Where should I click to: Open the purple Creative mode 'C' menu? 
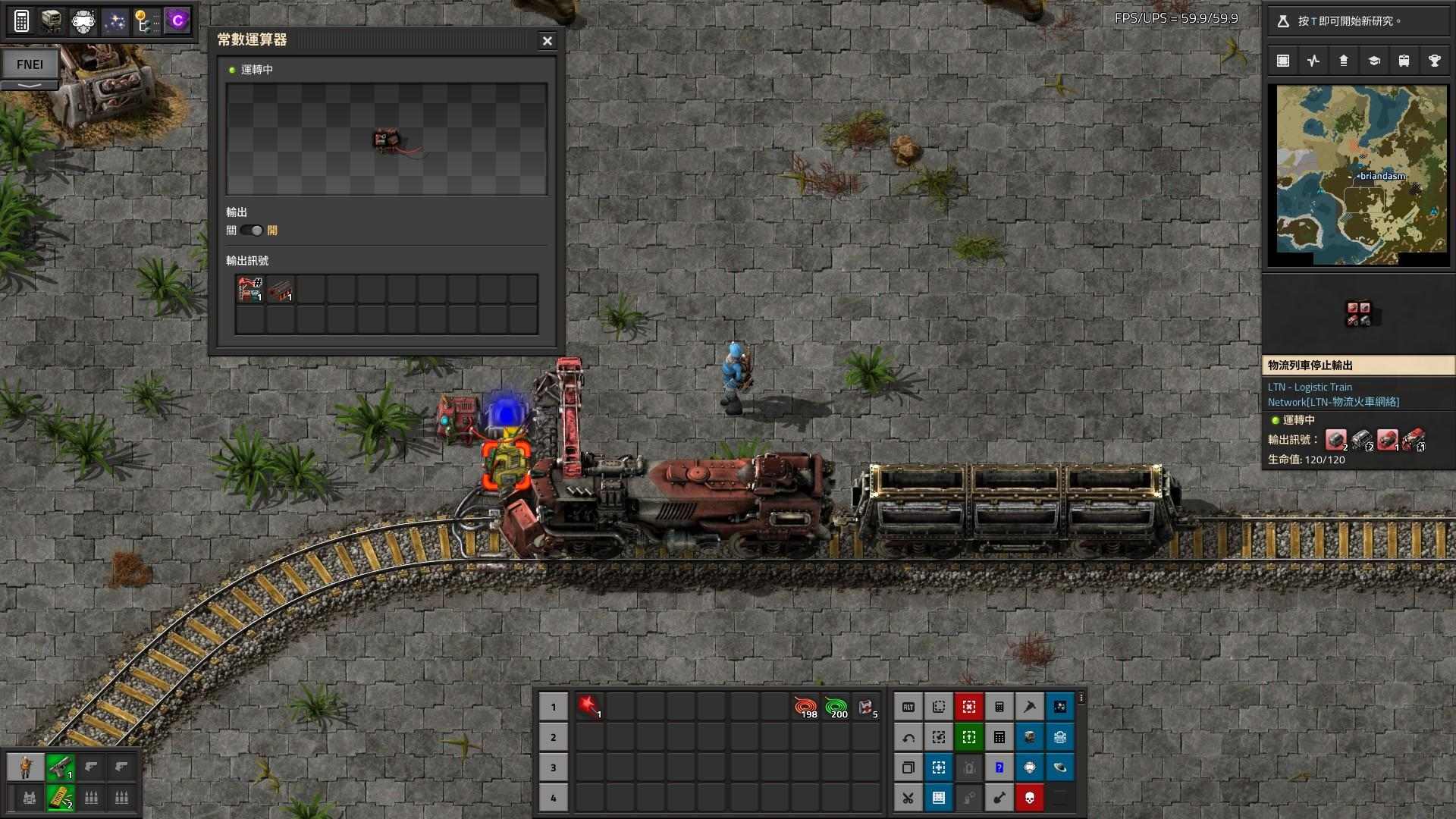click(177, 20)
